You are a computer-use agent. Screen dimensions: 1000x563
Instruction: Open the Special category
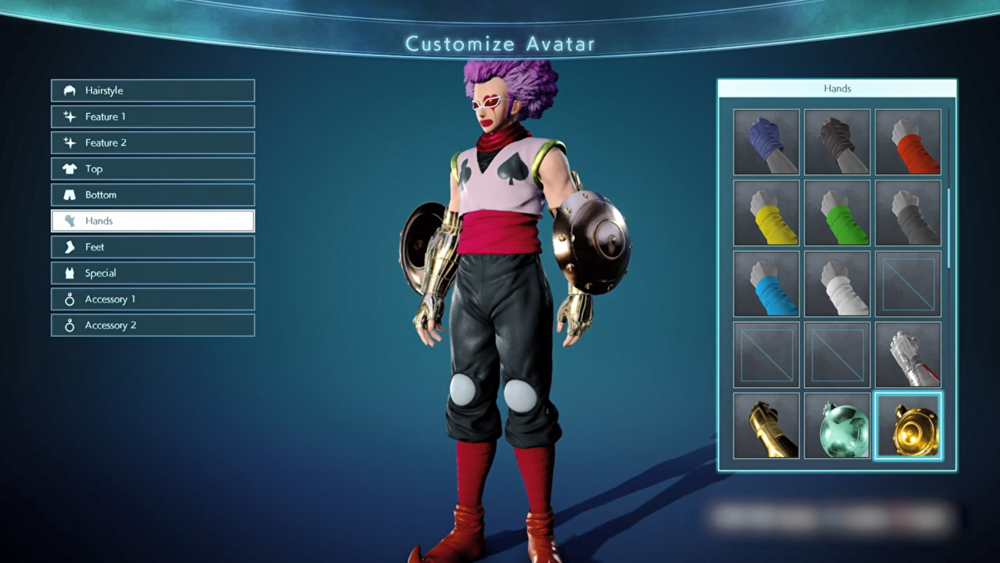point(153,273)
